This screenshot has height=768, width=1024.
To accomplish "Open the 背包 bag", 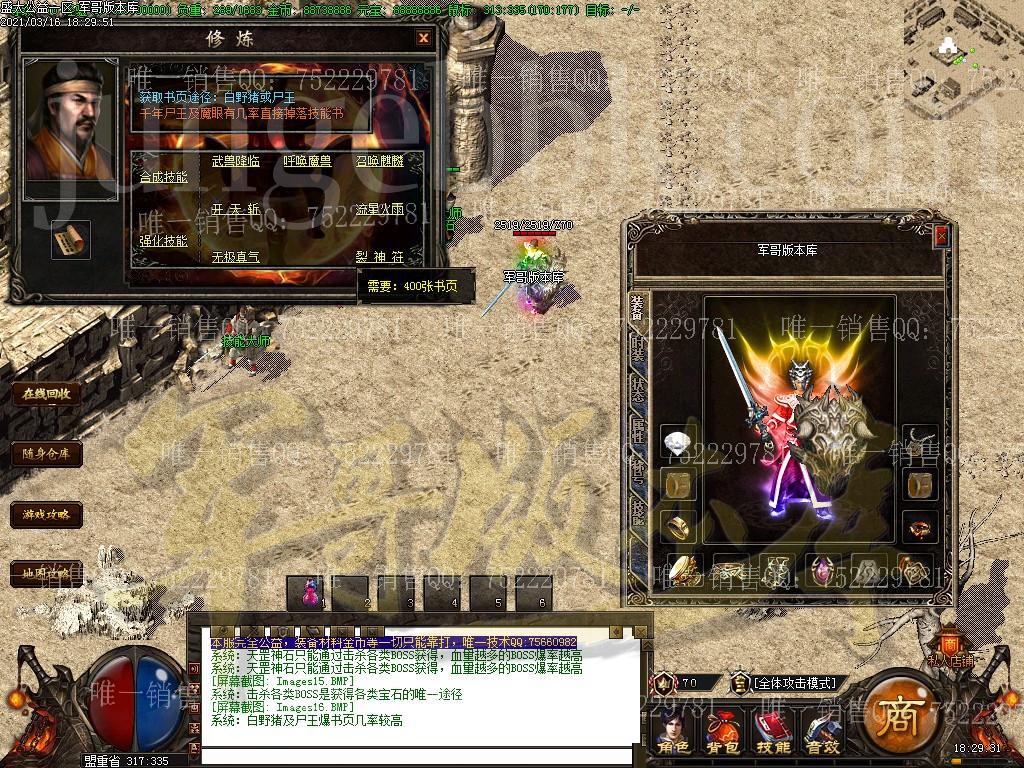I will tap(723, 734).
